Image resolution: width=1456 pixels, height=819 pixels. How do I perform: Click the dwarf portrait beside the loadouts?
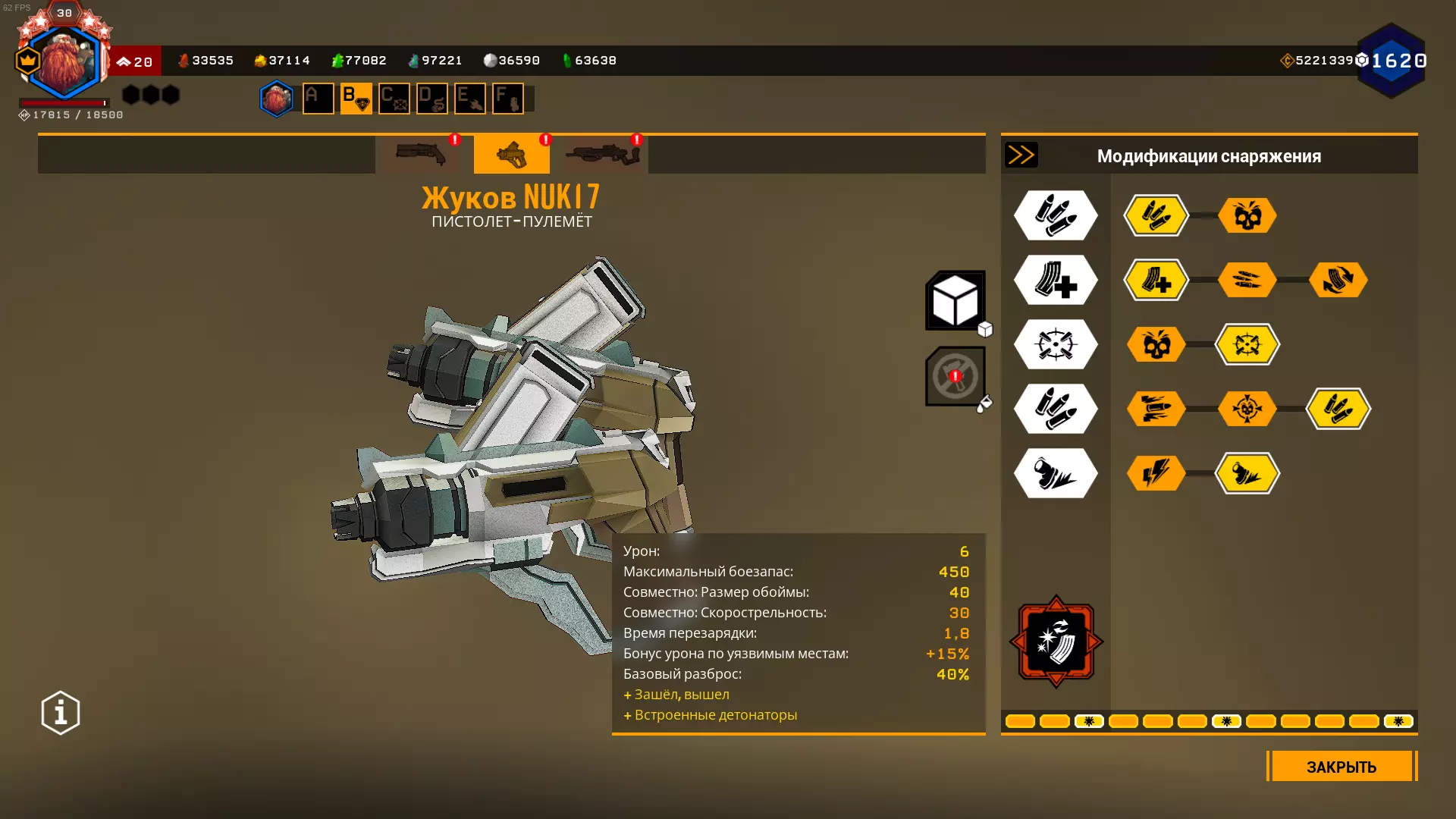click(277, 99)
